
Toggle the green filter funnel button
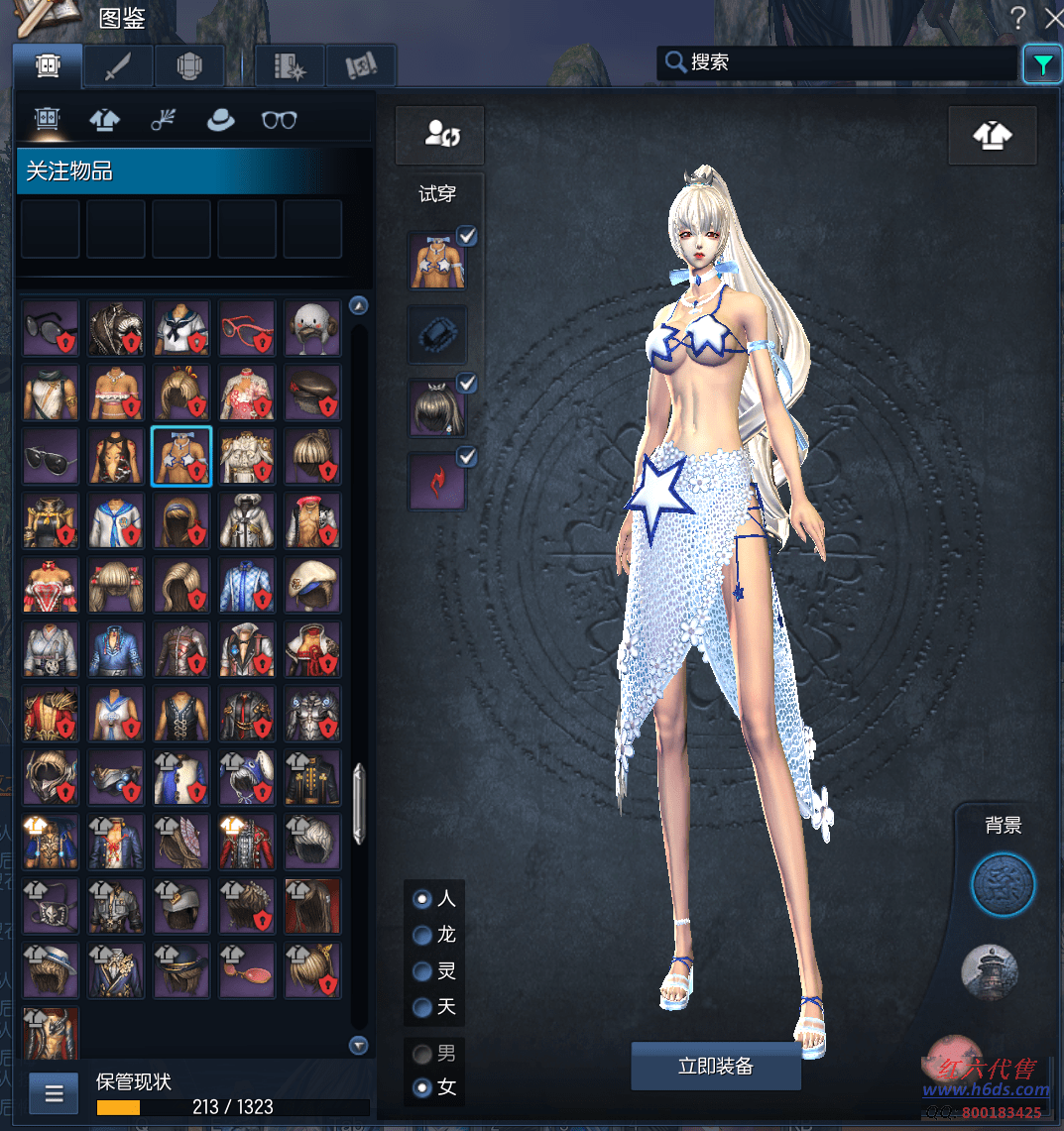1042,64
